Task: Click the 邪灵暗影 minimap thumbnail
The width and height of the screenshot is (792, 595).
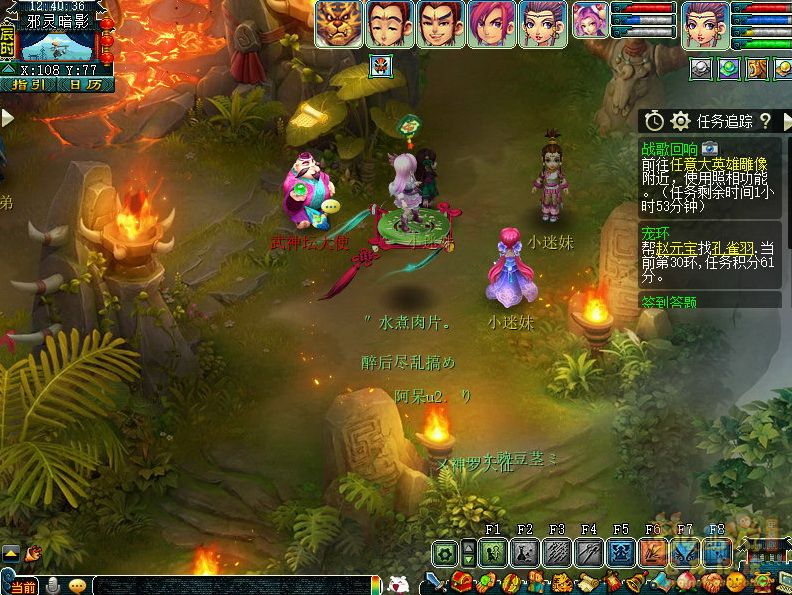Action: pos(56,47)
